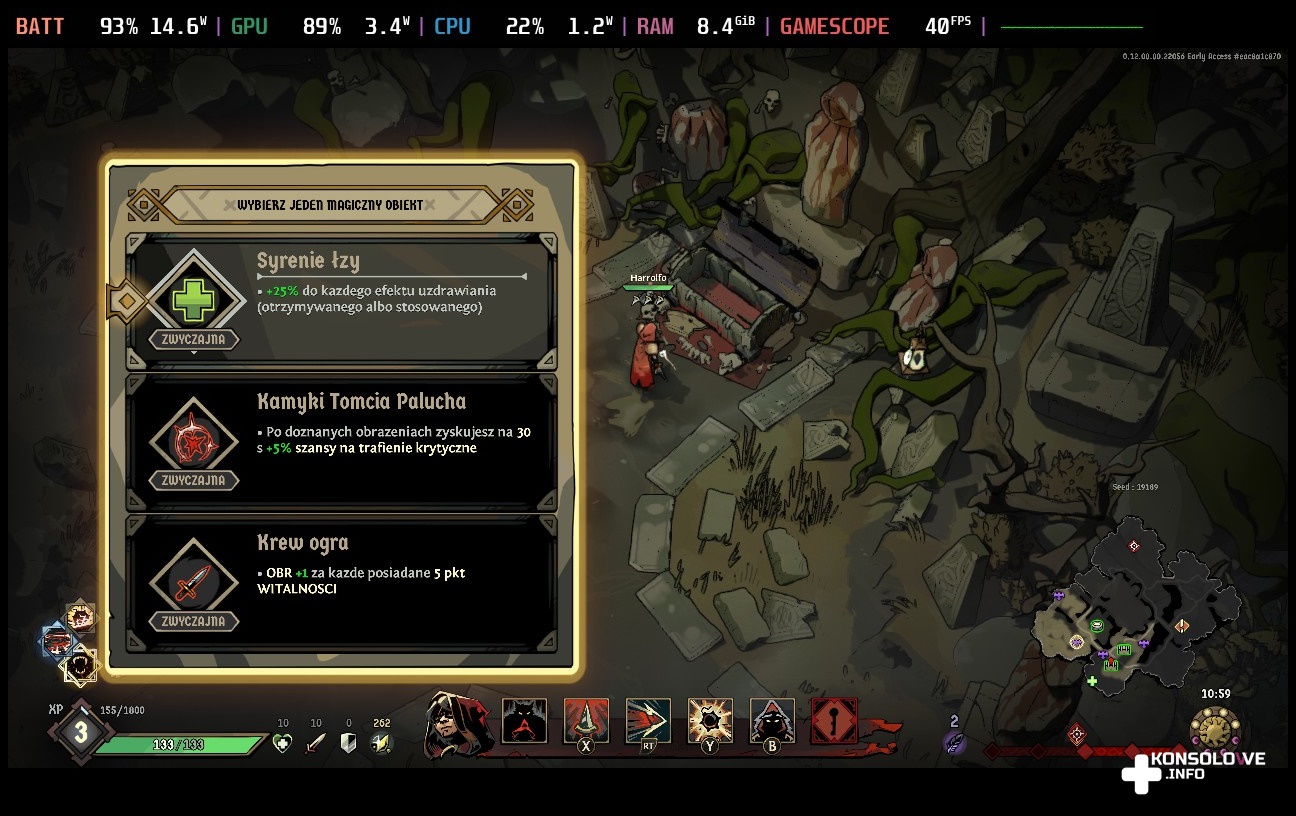The image size is (1296, 816).
Task: Use the red arrow dash ability
Action: tap(648, 720)
